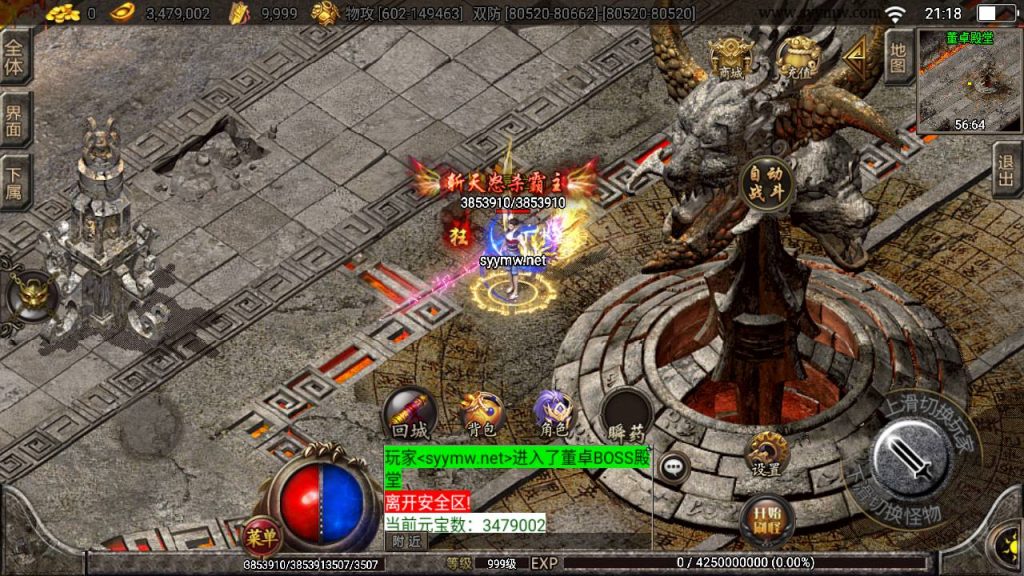
Task: Open the 商城 shop
Action: click(x=728, y=58)
